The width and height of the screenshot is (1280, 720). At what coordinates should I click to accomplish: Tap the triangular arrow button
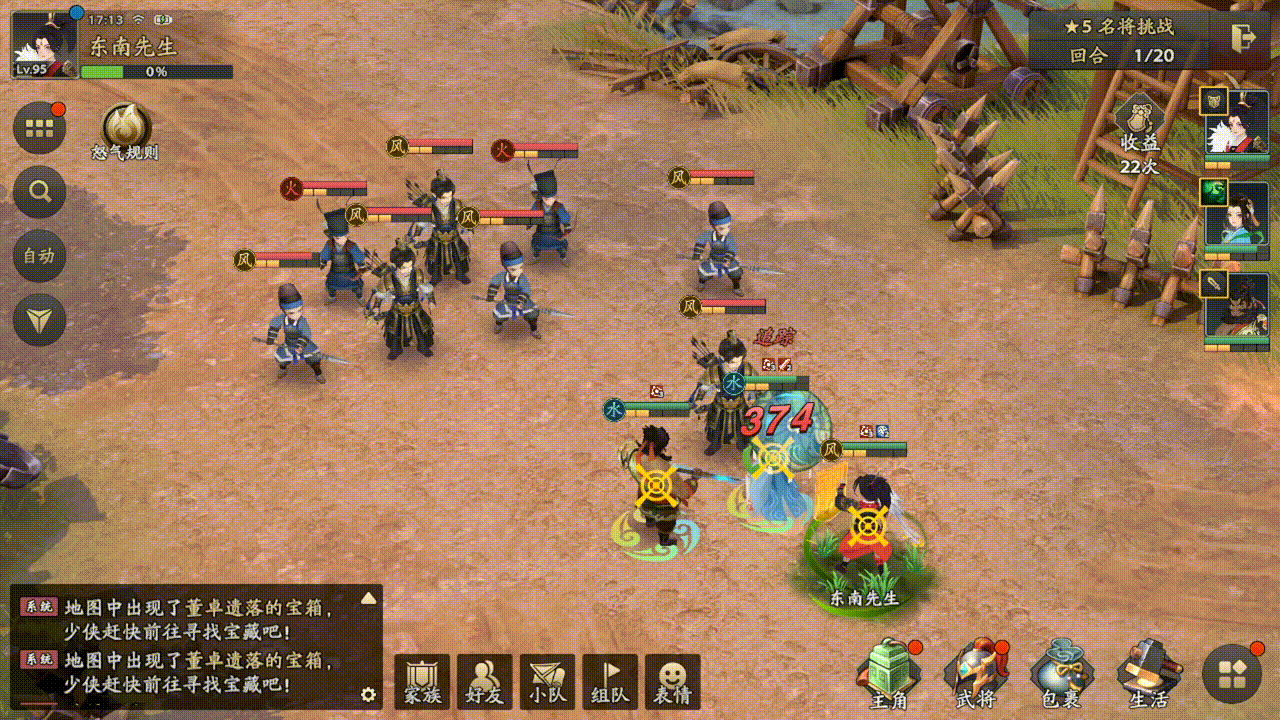40,320
